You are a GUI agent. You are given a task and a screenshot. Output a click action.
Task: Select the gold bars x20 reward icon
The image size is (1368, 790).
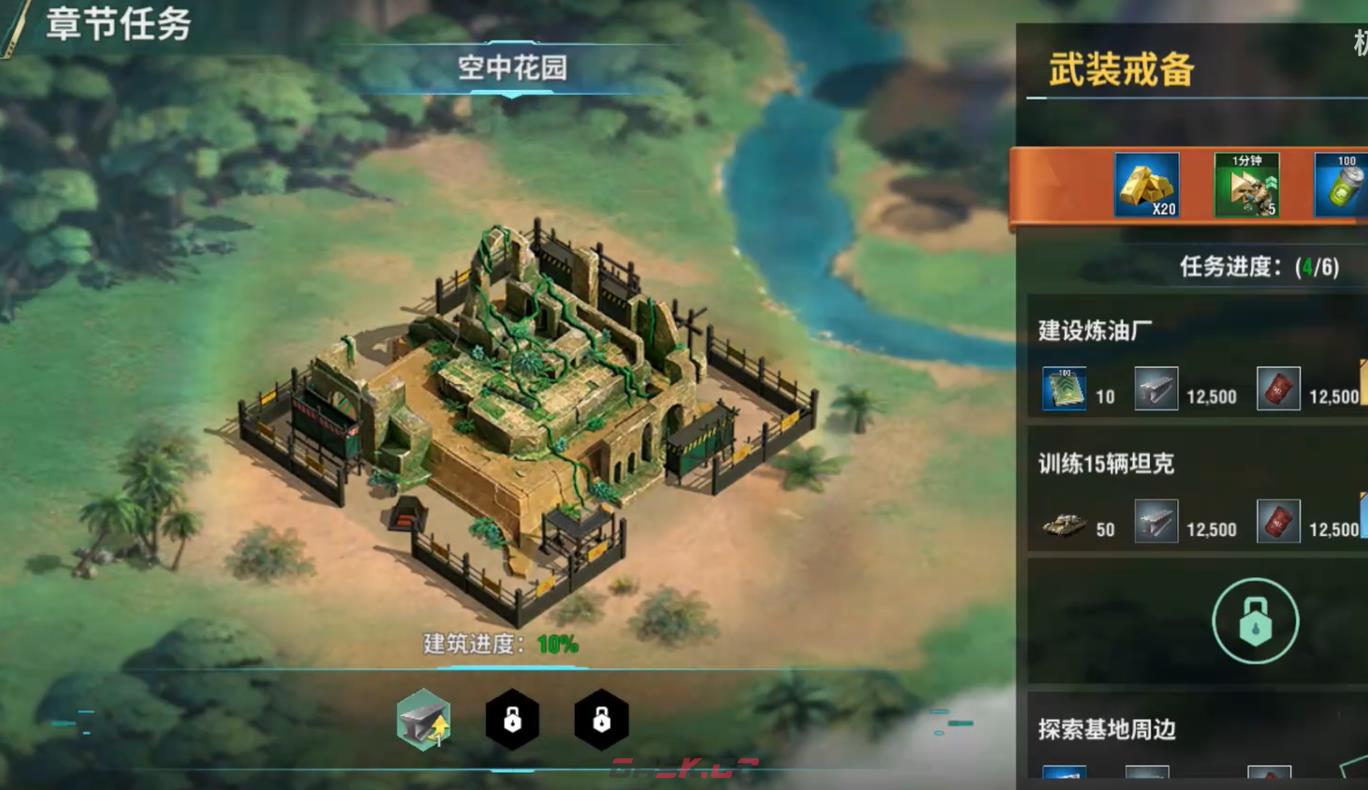click(x=1146, y=185)
